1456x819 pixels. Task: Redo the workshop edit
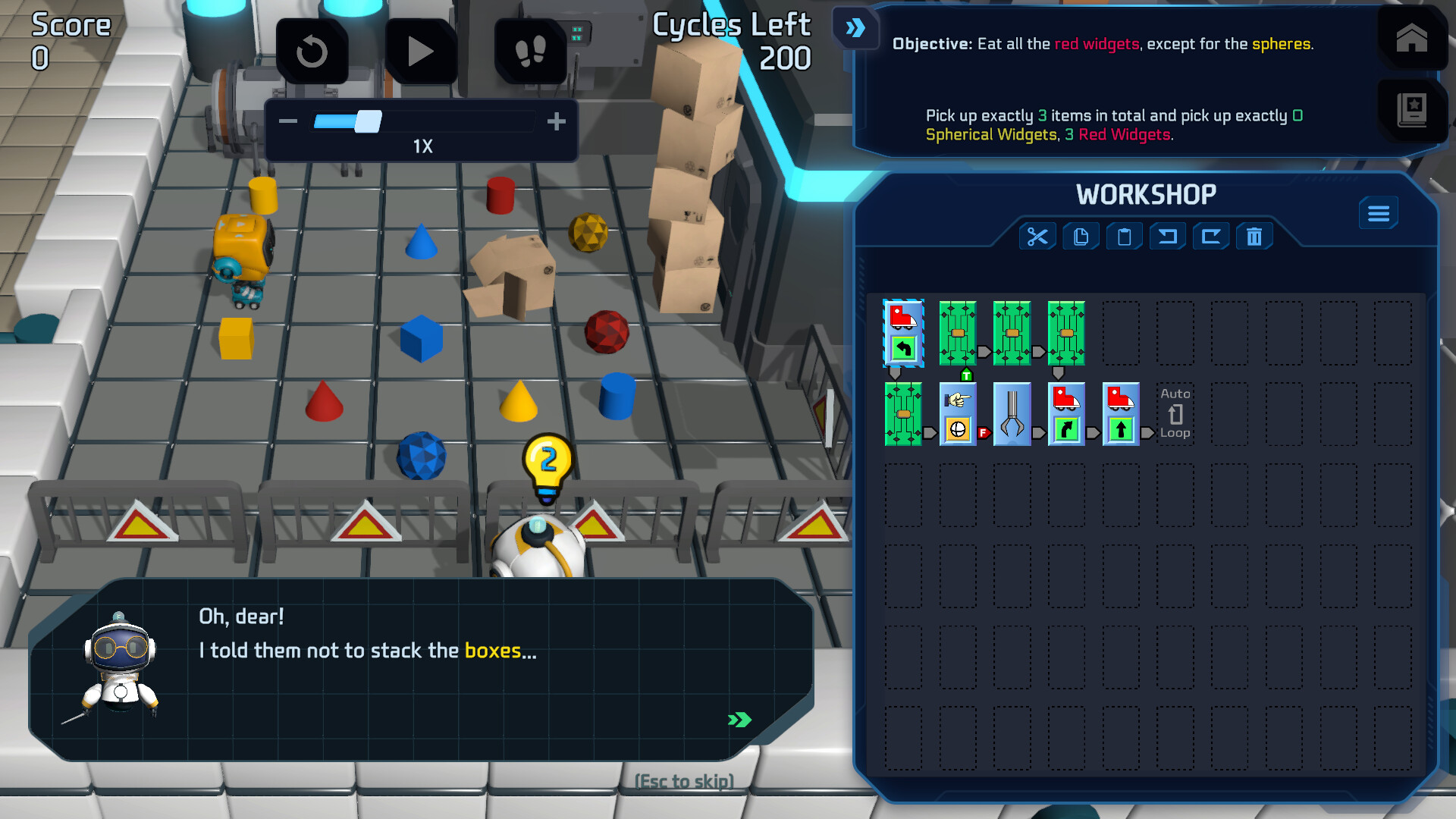tap(1211, 237)
